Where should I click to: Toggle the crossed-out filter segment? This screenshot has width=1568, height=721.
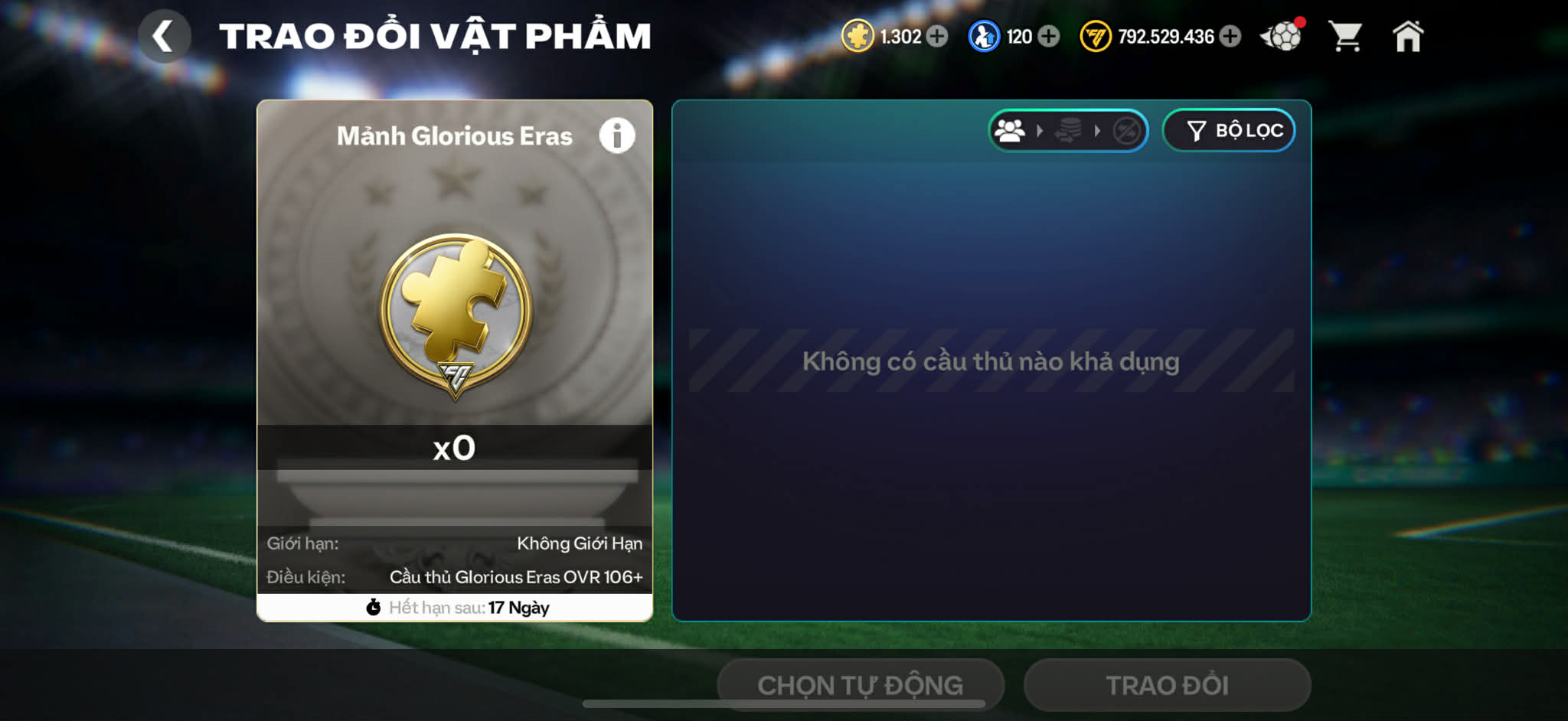tap(1126, 131)
